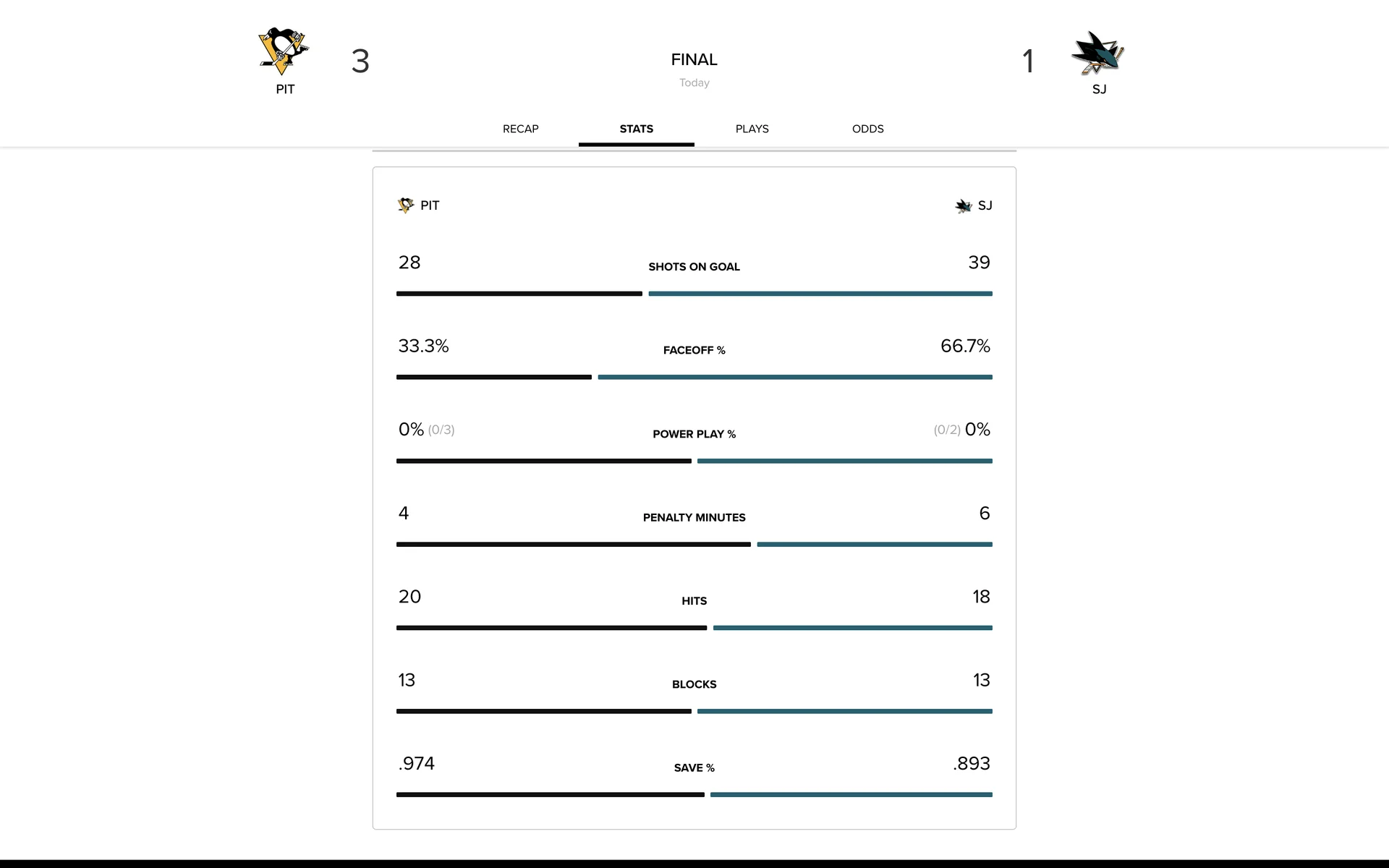Click the Pittsburgh Penguins header logo
Image resolution: width=1389 pixels, height=868 pixels.
coord(284,52)
